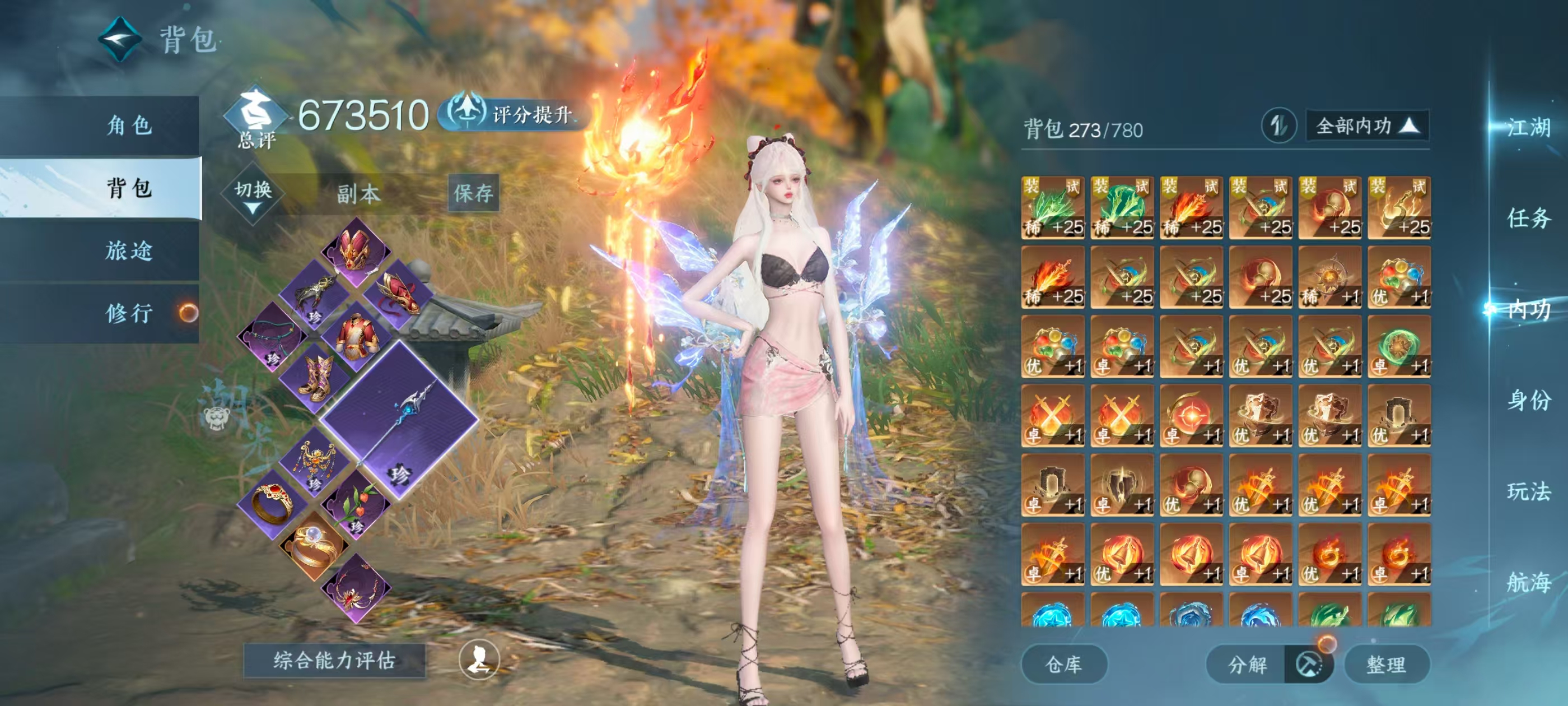Open the 全部内功 filter dropdown
The width and height of the screenshot is (1568, 706).
(x=1366, y=126)
